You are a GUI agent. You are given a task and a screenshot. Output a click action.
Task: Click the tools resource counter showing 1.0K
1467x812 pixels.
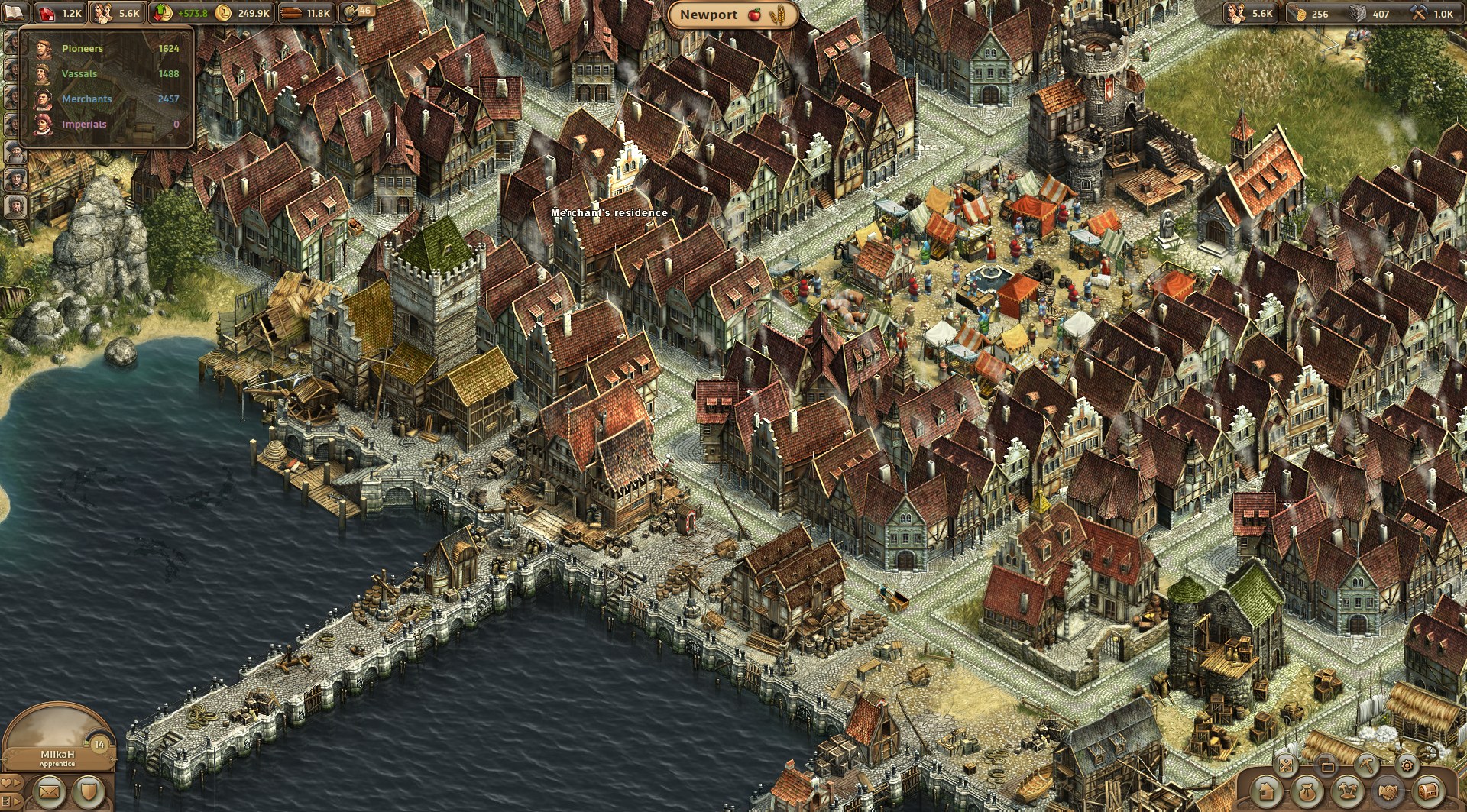1433,13
